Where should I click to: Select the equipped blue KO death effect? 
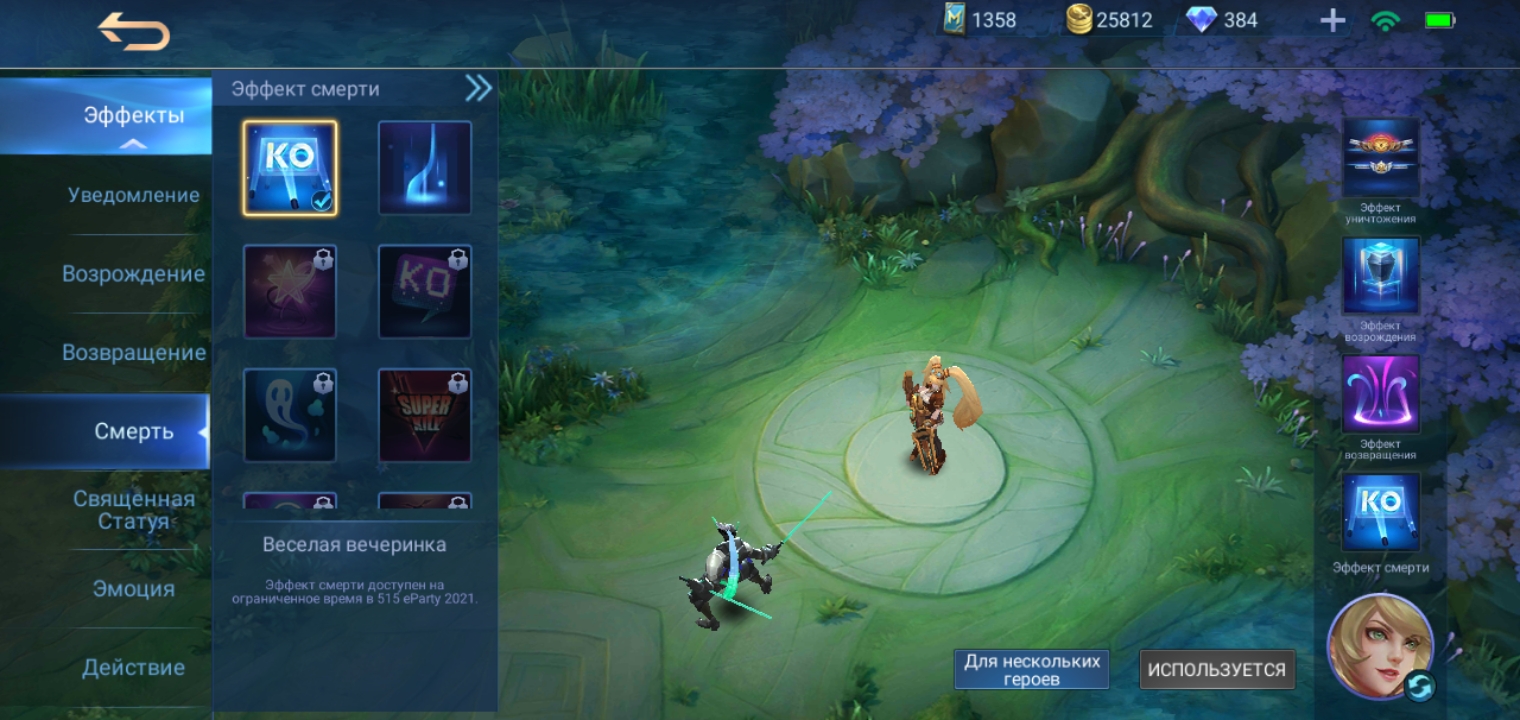click(x=290, y=168)
